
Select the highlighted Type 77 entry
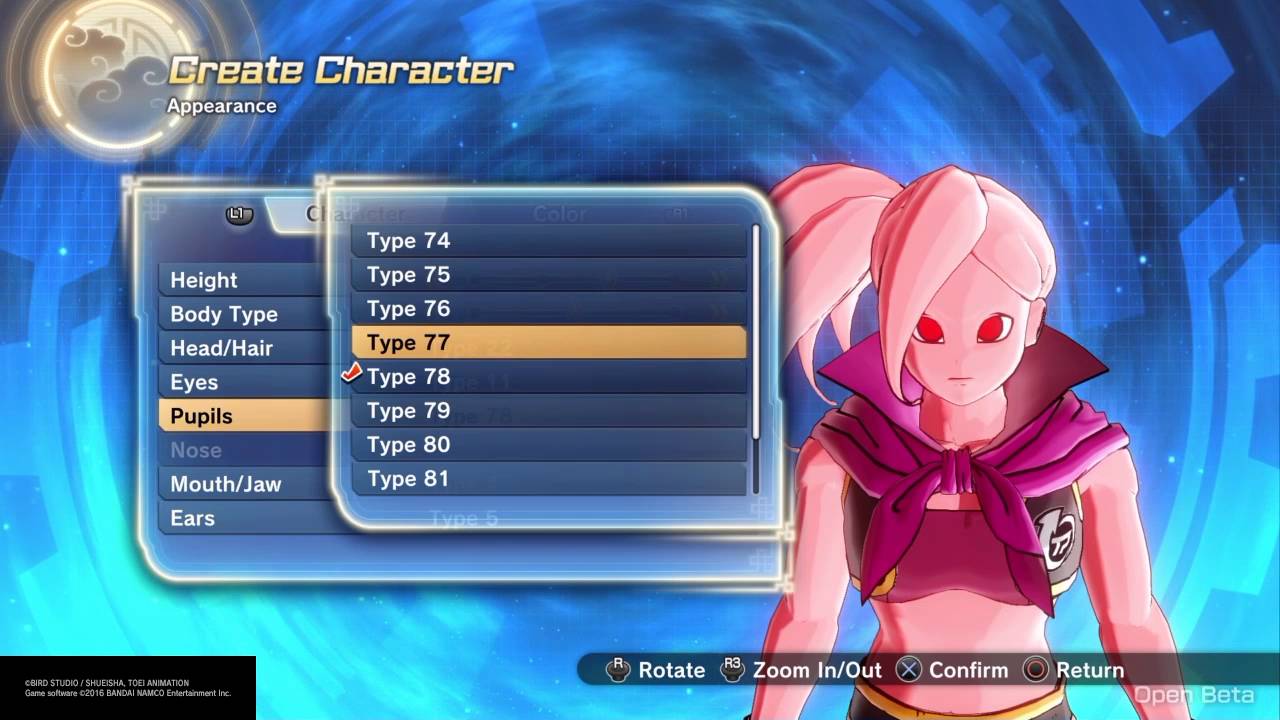click(548, 343)
